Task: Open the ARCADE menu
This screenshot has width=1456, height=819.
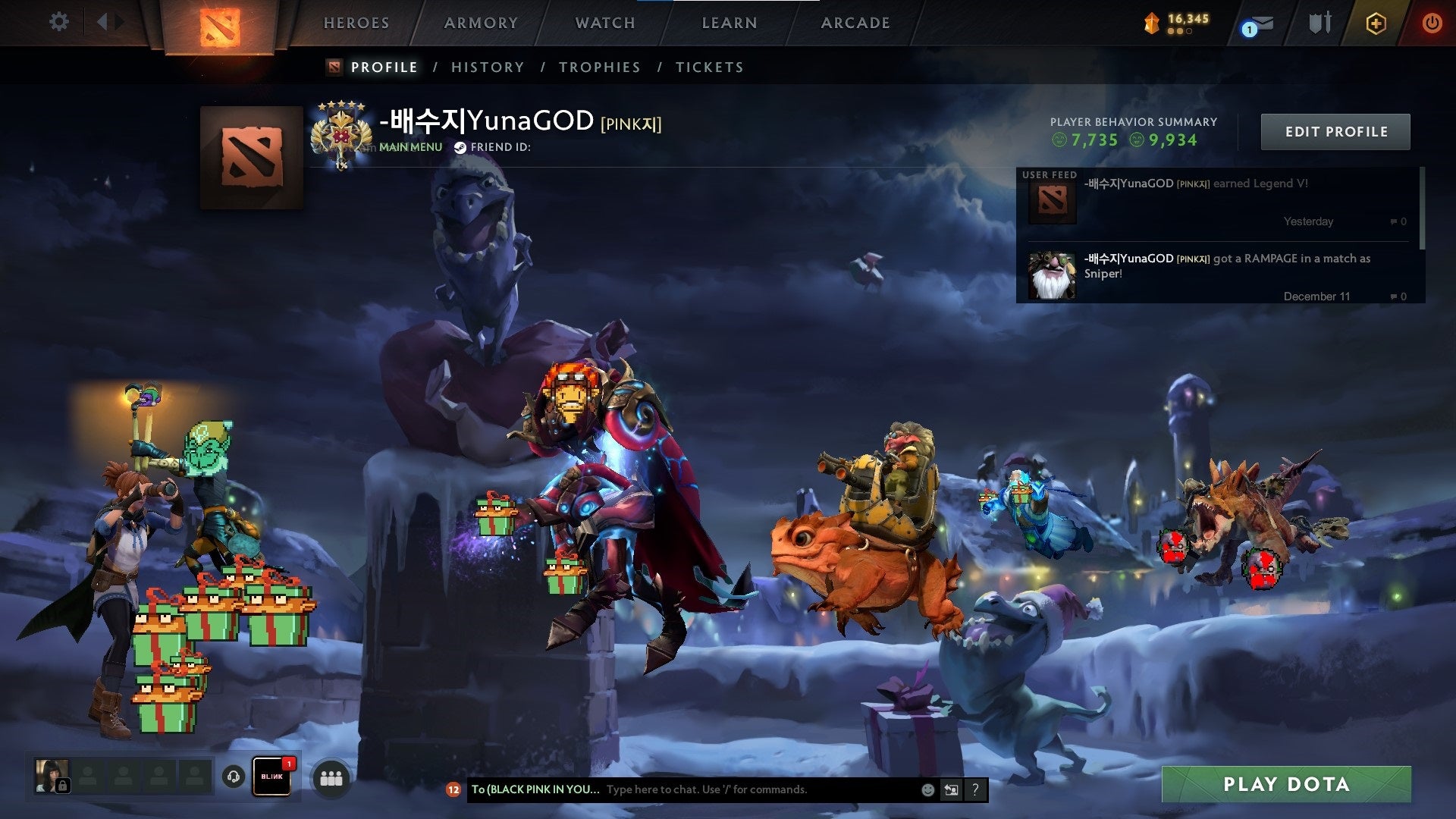Action: 855,23
